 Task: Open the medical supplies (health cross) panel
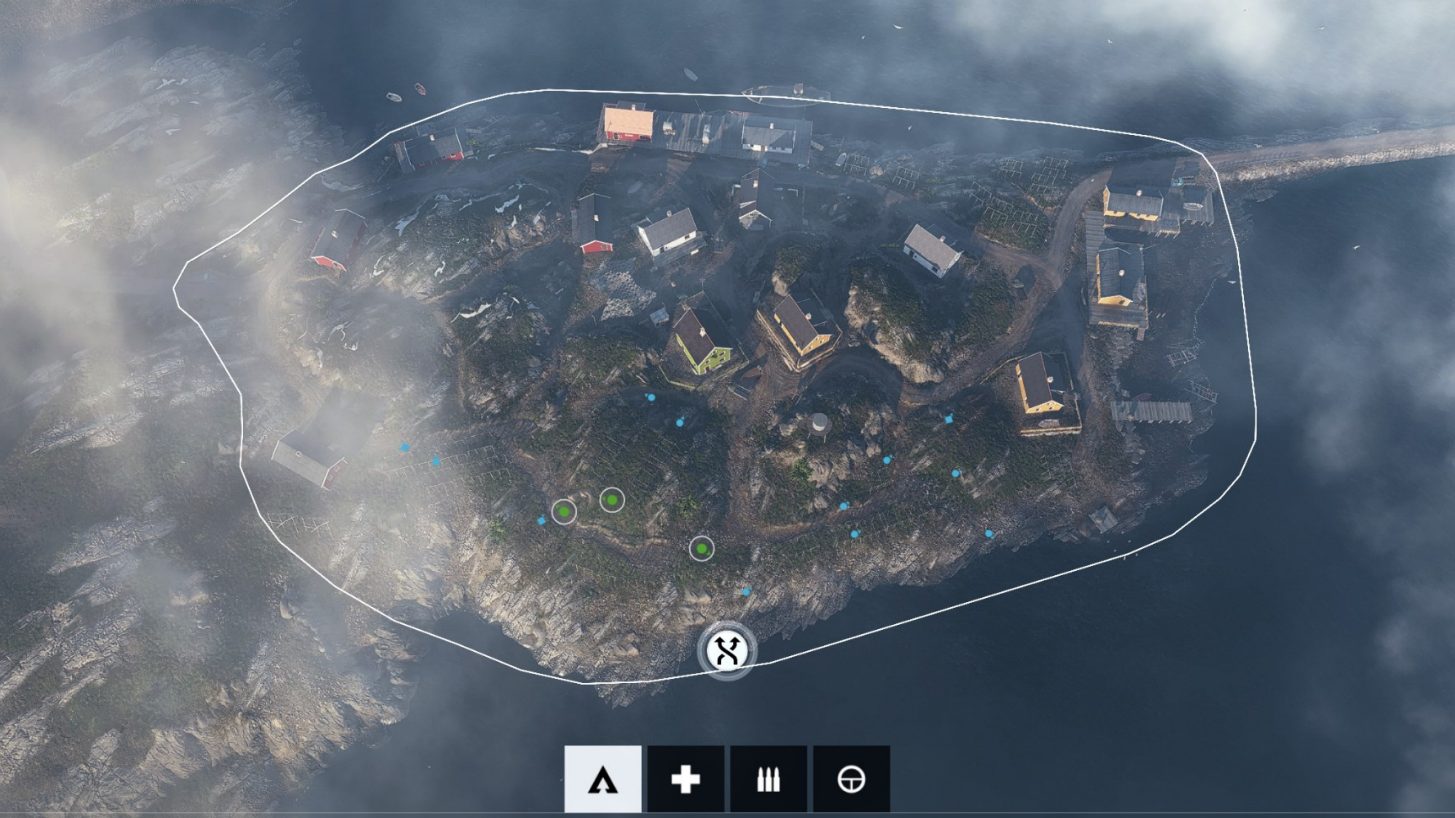click(685, 777)
